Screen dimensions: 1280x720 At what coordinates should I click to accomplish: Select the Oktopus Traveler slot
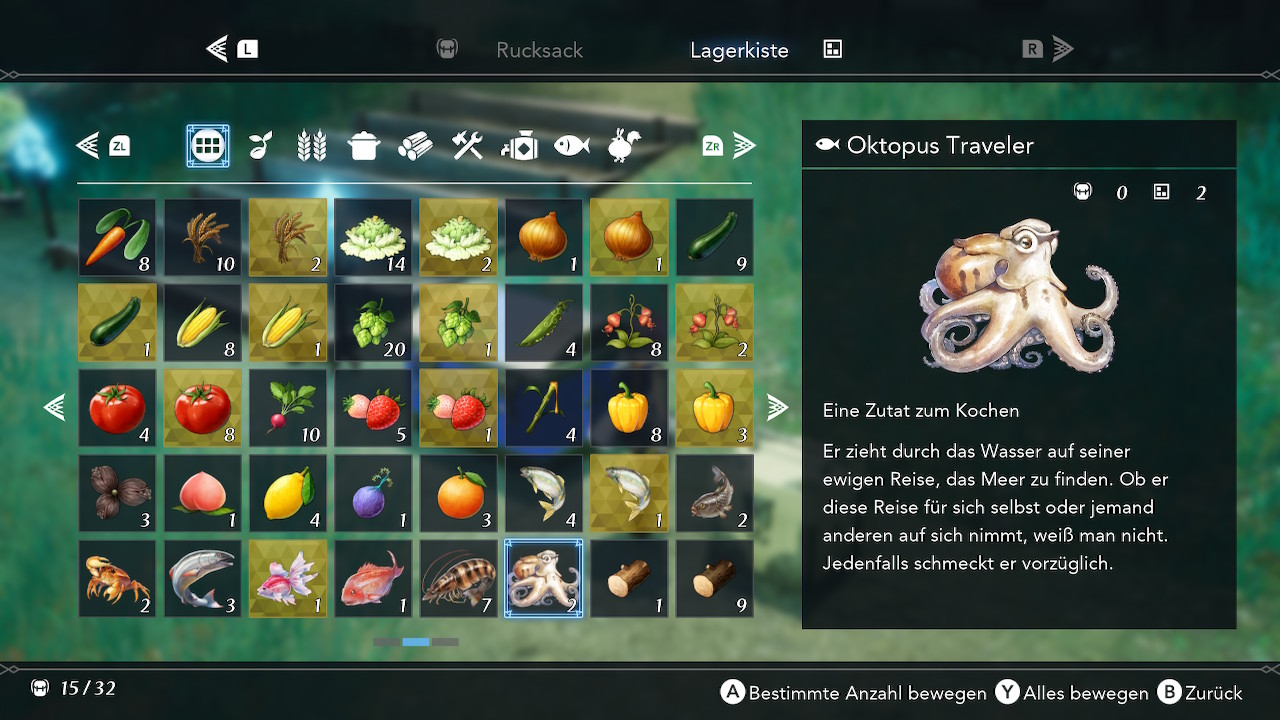click(543, 578)
